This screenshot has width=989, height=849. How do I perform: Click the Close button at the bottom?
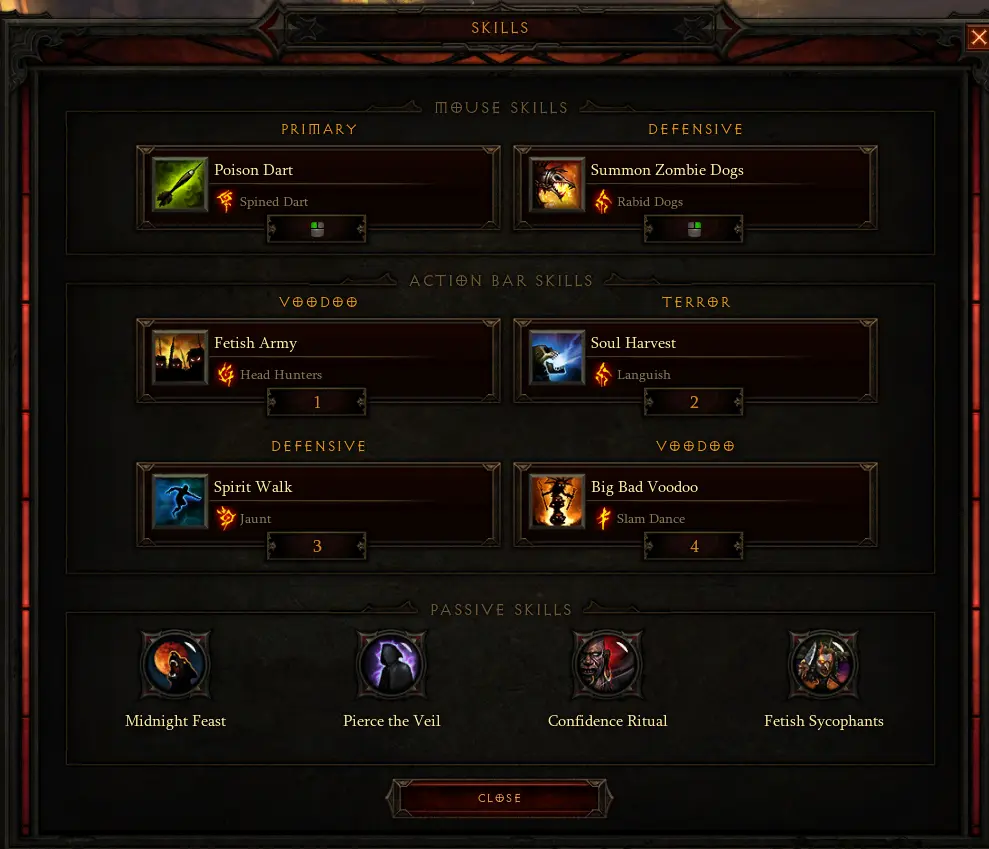pyautogui.click(x=500, y=798)
